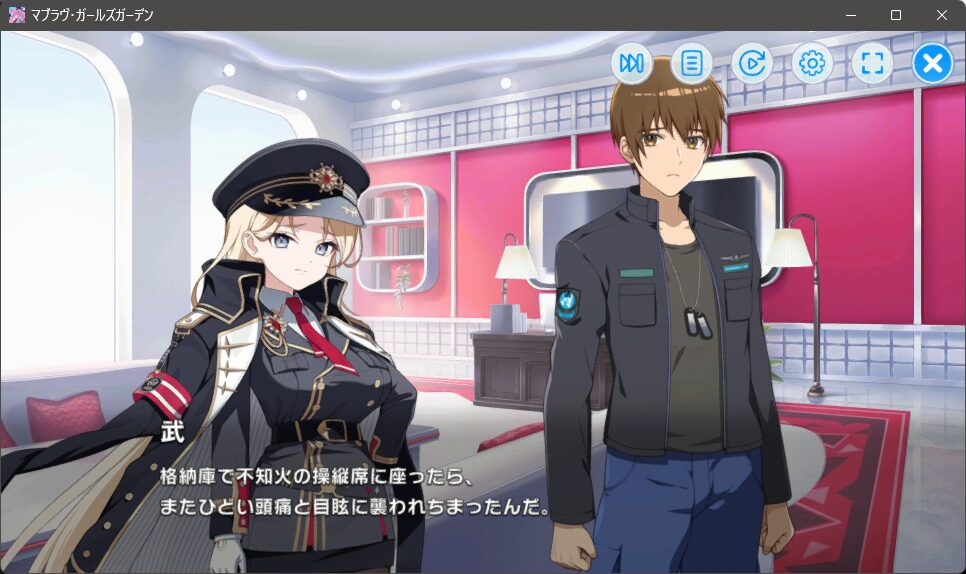The width and height of the screenshot is (966, 574).
Task: Minimize the game window
Action: point(850,15)
